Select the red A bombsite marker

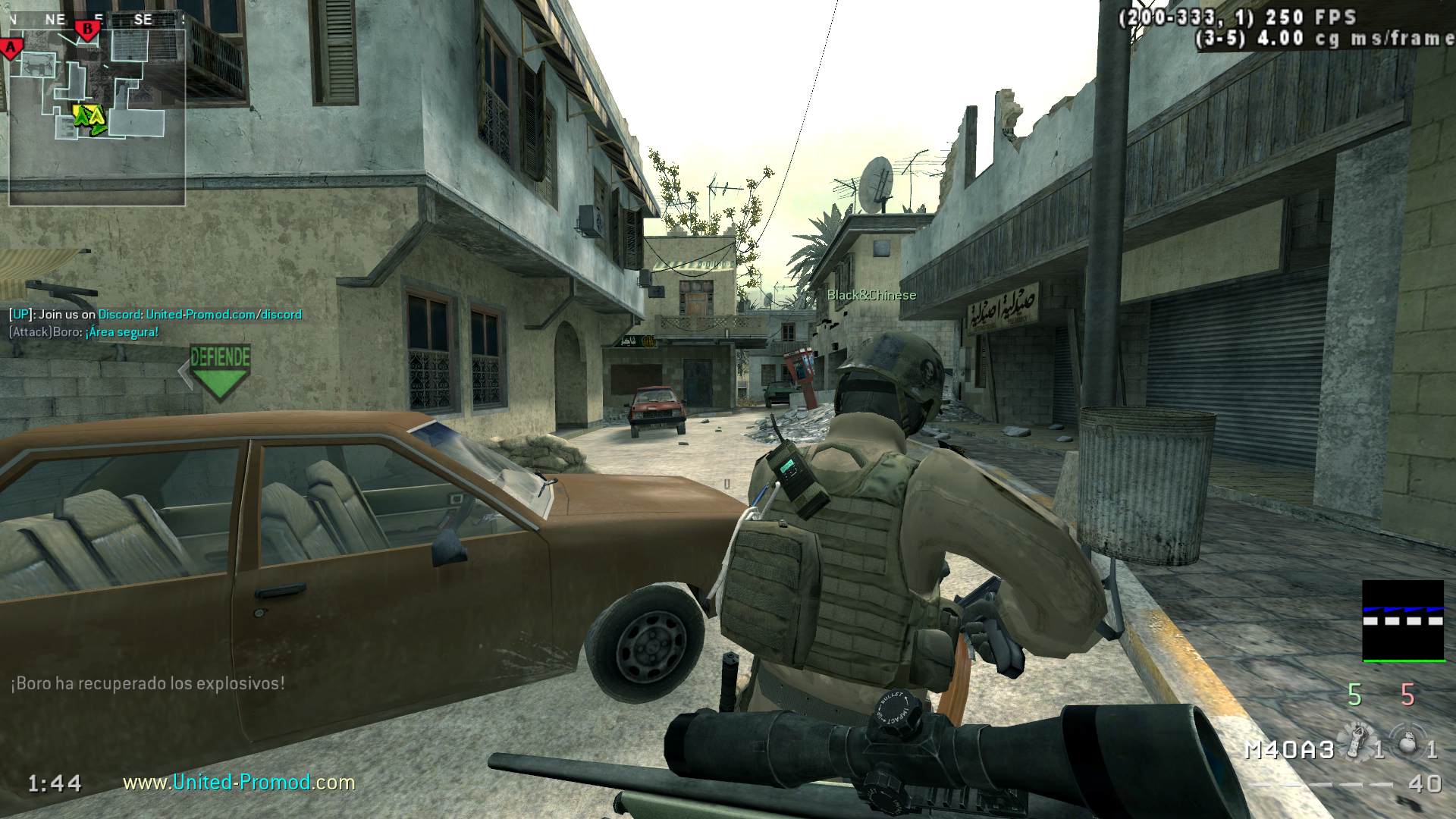coord(11,49)
